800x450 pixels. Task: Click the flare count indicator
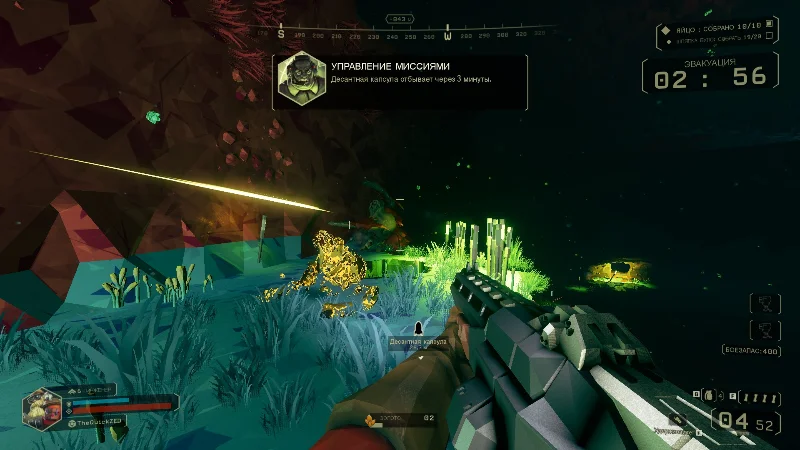pyautogui.click(x=760, y=398)
